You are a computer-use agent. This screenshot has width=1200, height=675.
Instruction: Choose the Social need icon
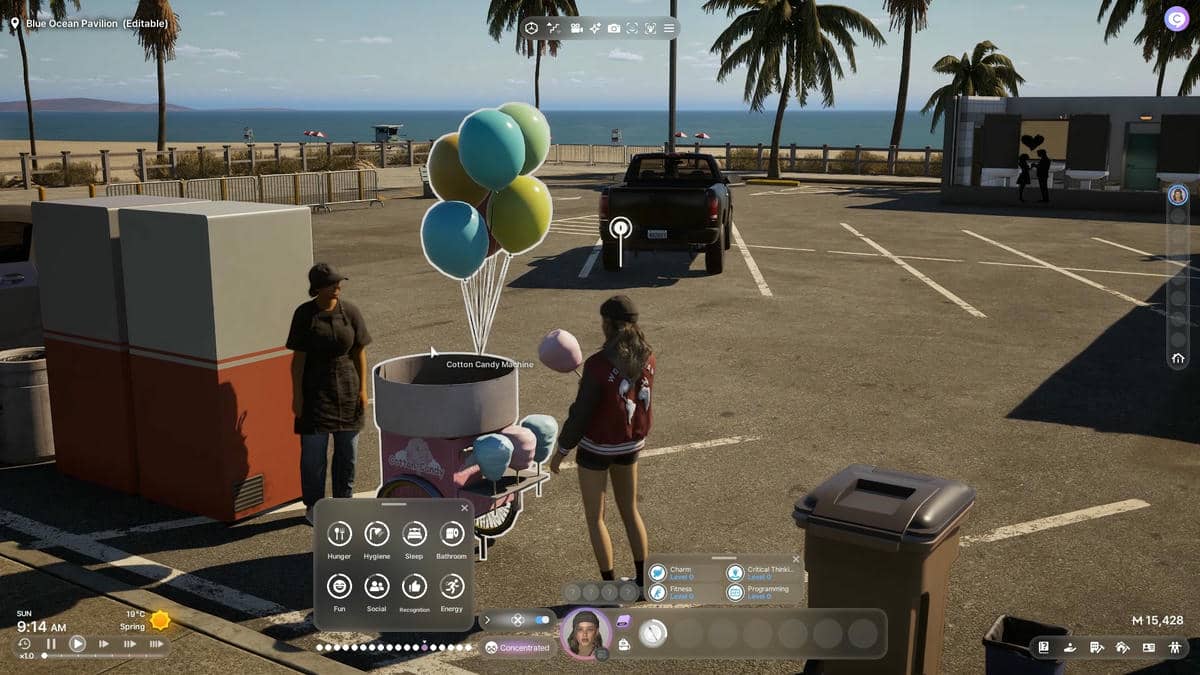point(377,586)
